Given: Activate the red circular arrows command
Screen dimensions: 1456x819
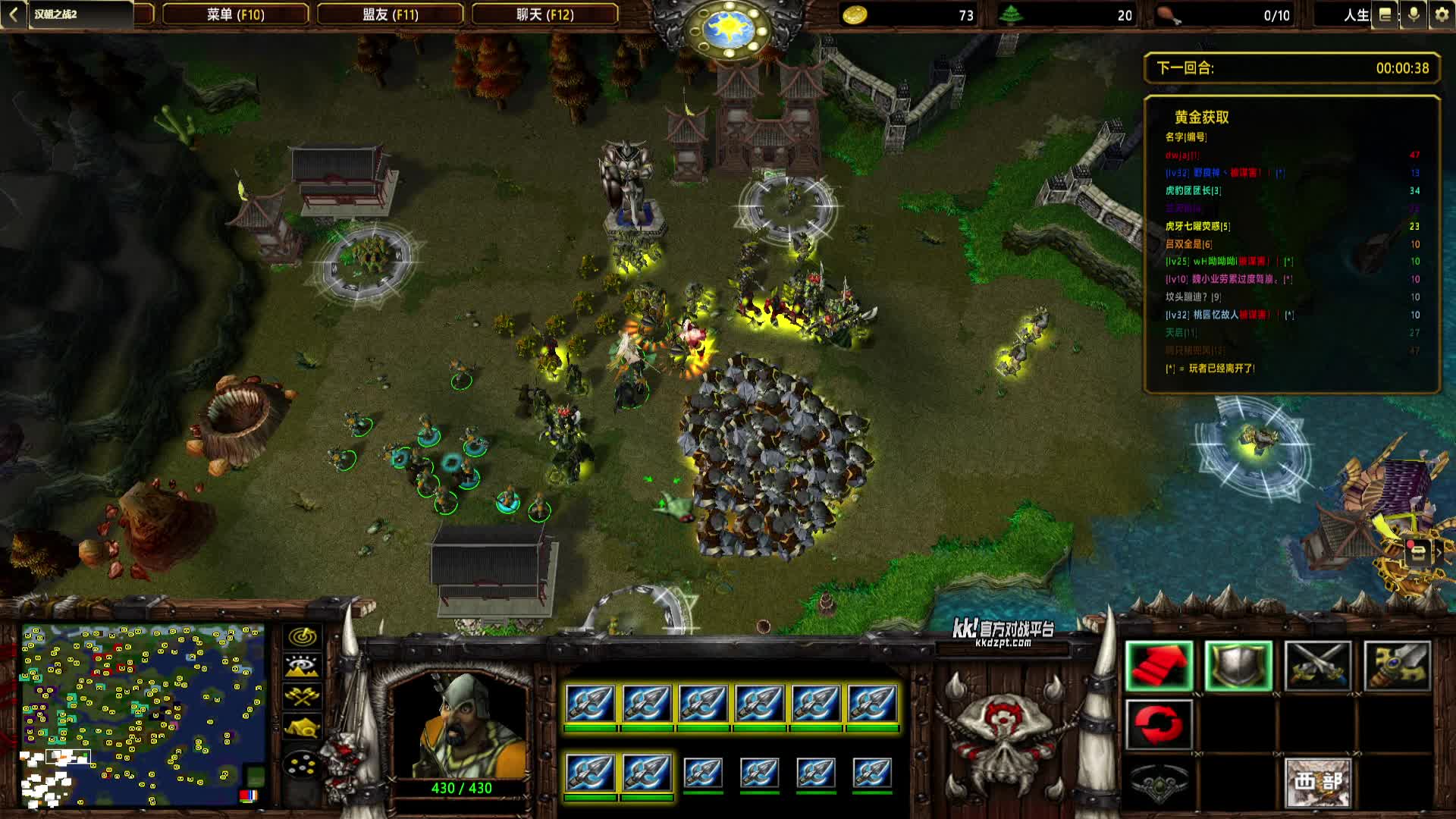Looking at the screenshot, I should 1159,724.
